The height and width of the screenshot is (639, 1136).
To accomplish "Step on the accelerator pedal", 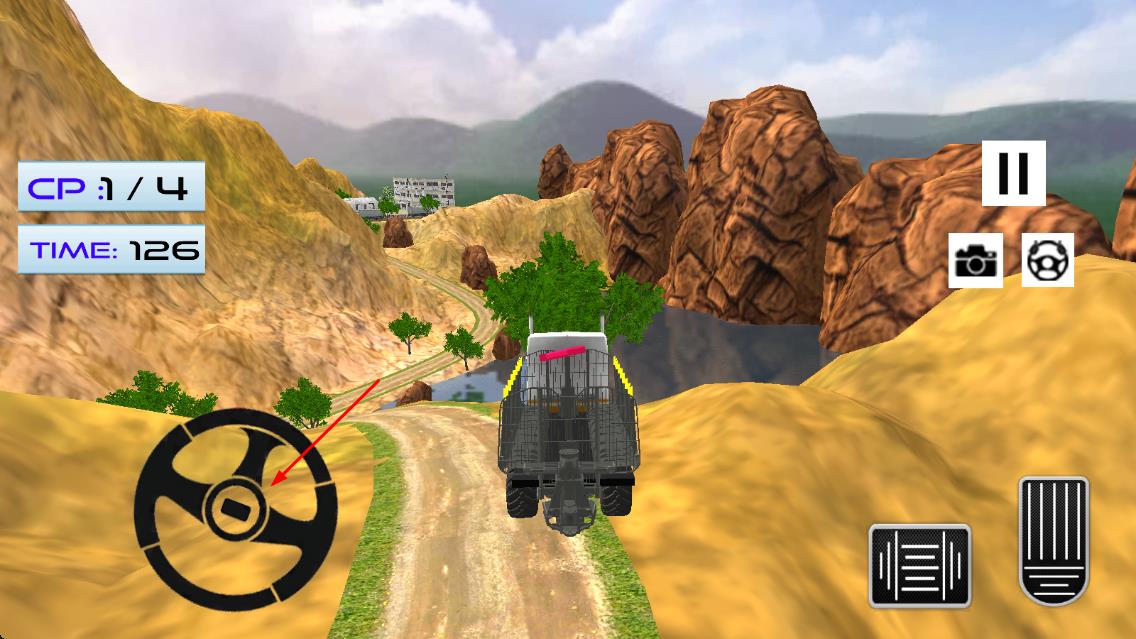I will [x=1053, y=541].
